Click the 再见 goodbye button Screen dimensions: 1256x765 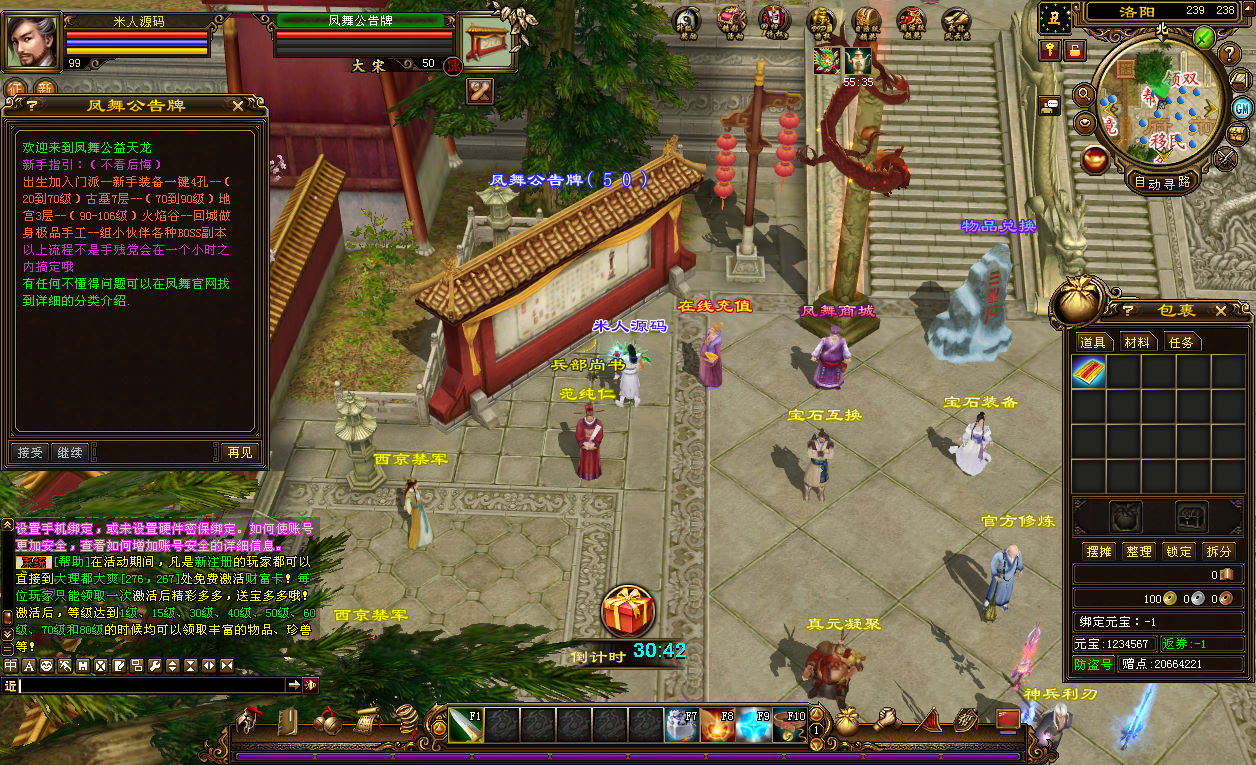[x=240, y=452]
